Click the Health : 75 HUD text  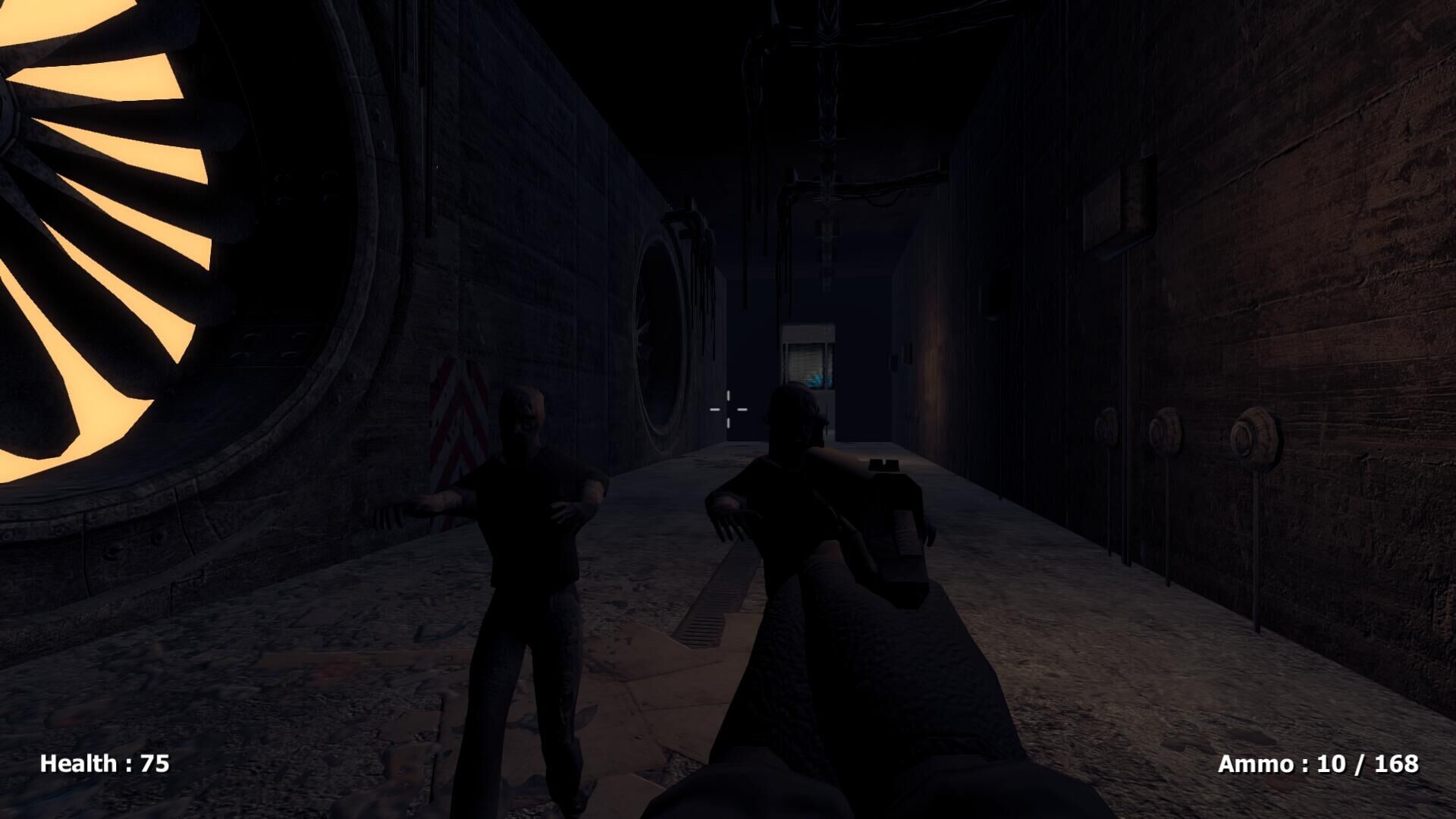(x=104, y=762)
